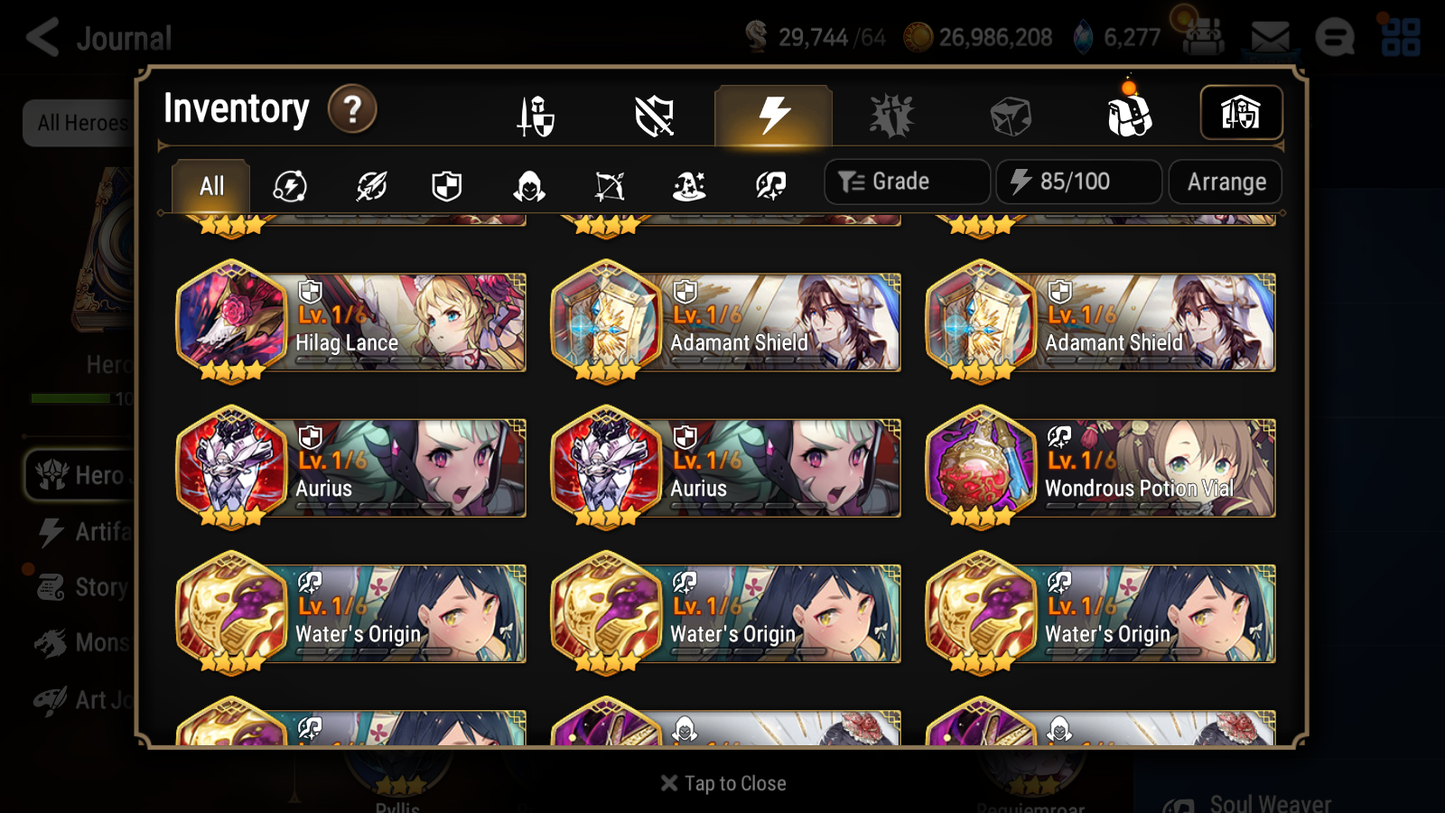
Task: Expand the moving furniture icon menu
Action: tap(1202, 36)
